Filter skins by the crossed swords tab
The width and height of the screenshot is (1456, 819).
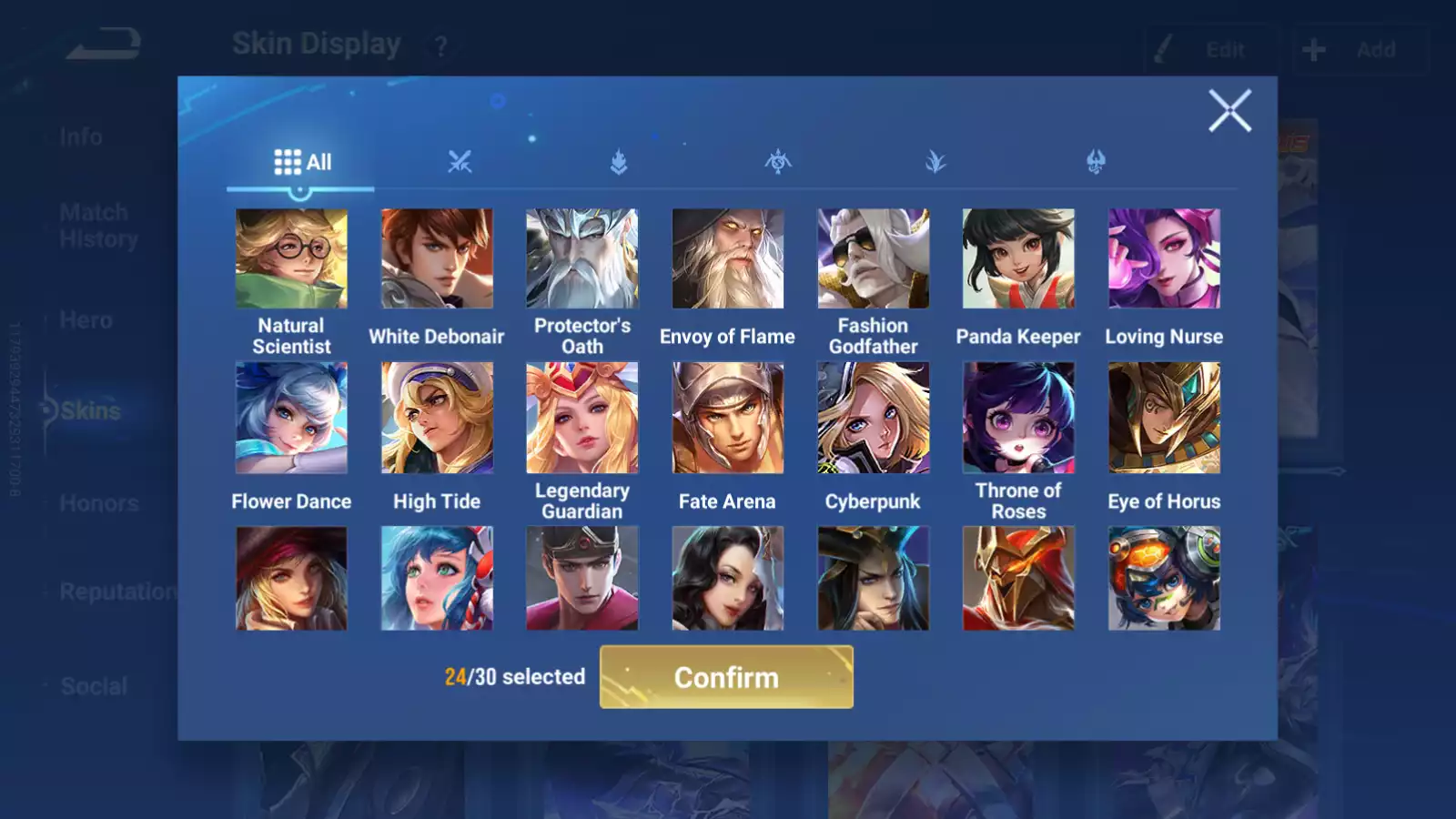460,163
